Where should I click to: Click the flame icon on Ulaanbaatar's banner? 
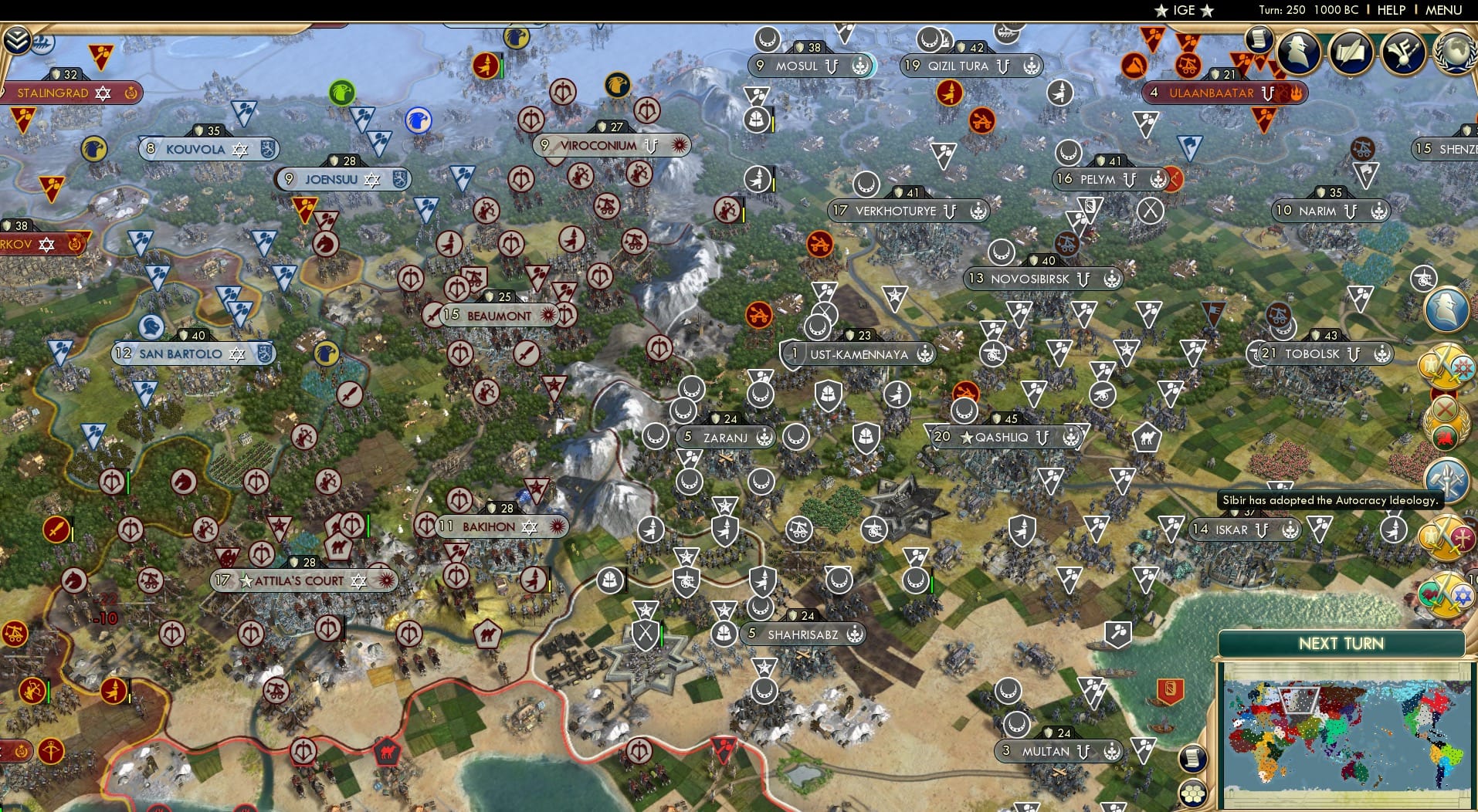1296,94
